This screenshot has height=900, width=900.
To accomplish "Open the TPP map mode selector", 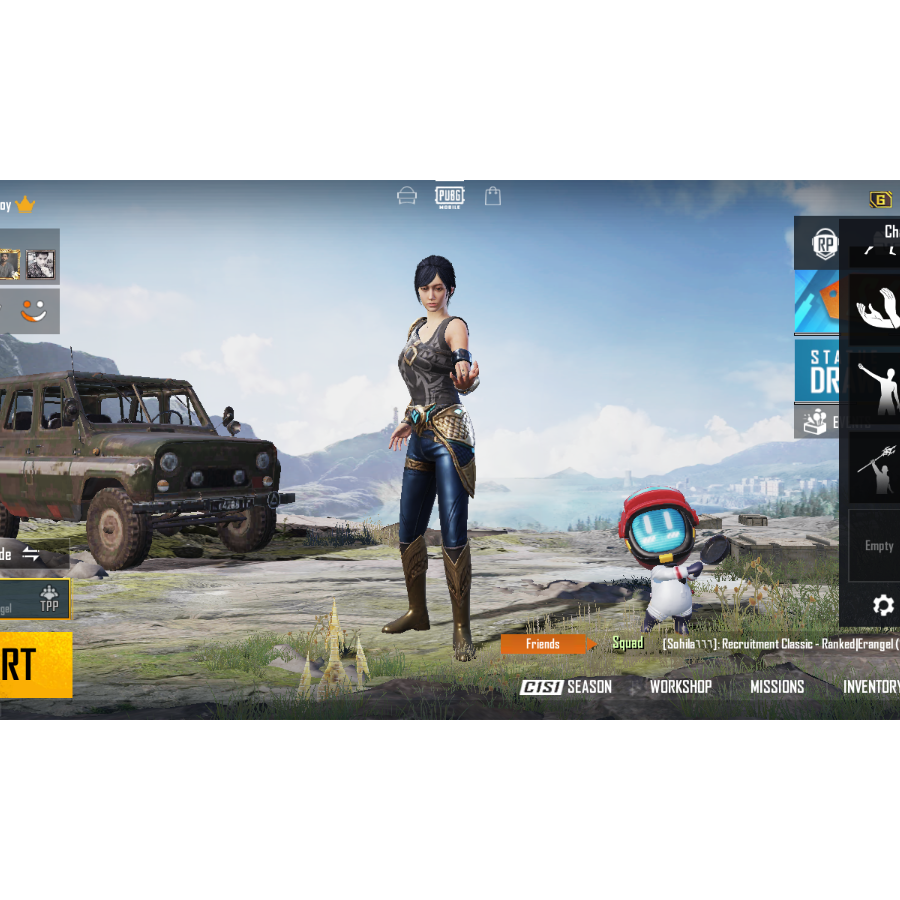I will (x=48, y=600).
